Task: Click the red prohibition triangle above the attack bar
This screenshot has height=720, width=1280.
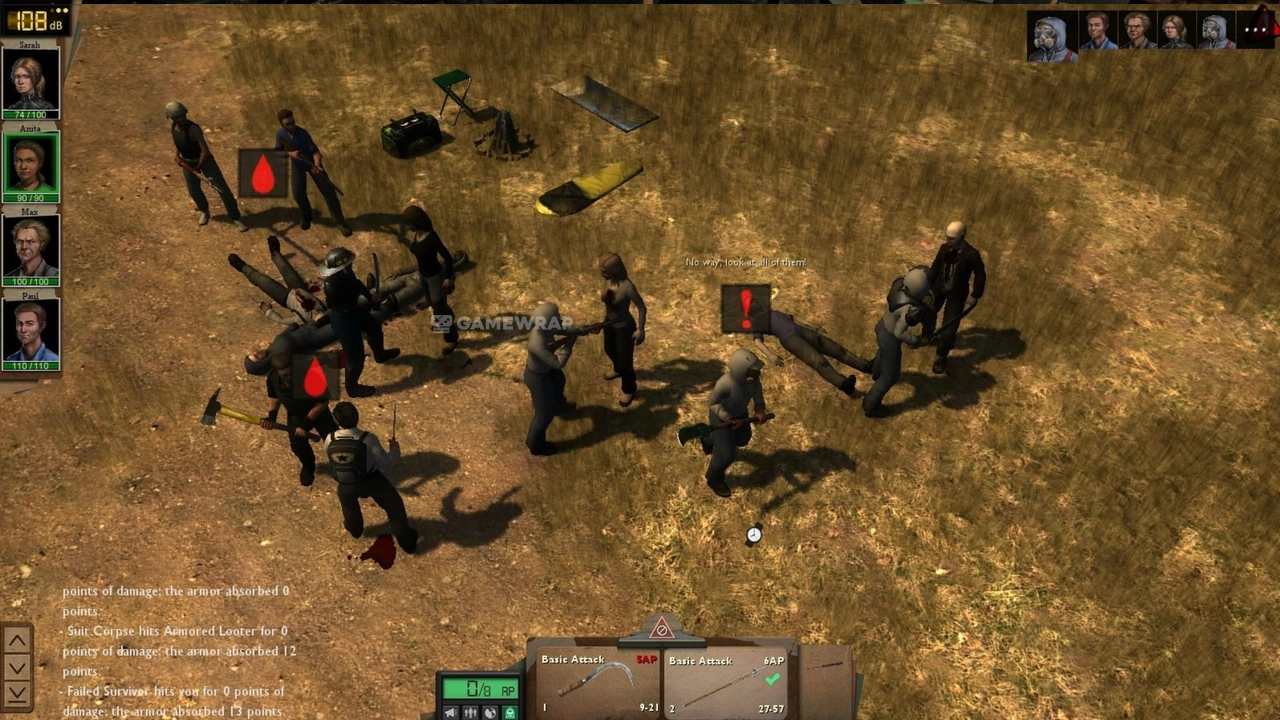Action: [661, 628]
